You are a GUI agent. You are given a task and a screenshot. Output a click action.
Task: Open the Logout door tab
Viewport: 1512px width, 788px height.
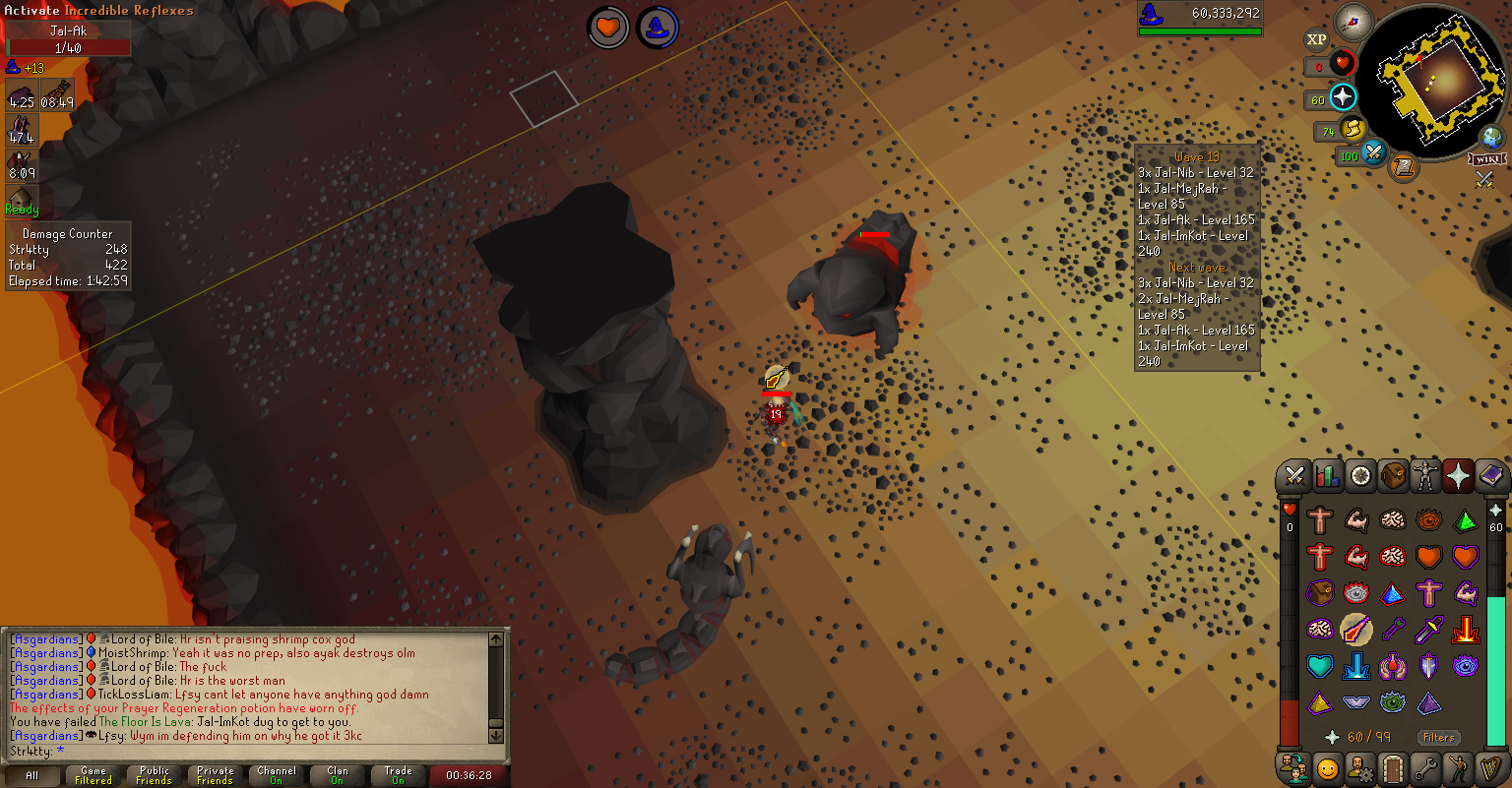pyautogui.click(x=1392, y=767)
